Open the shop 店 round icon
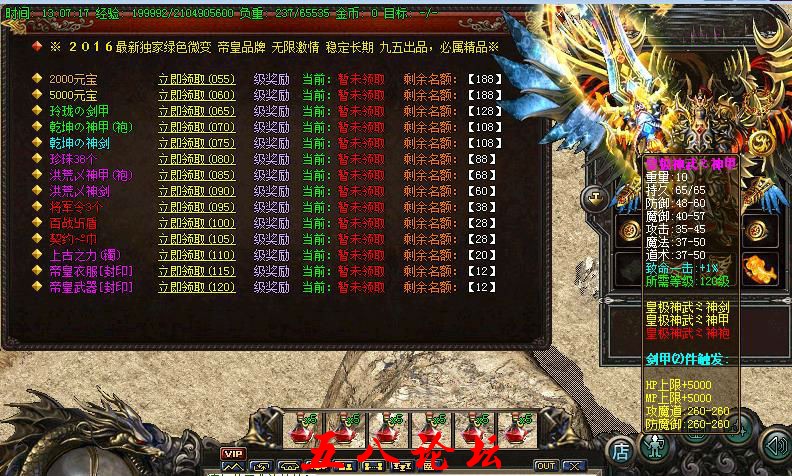792x476 pixels. [x=621, y=449]
